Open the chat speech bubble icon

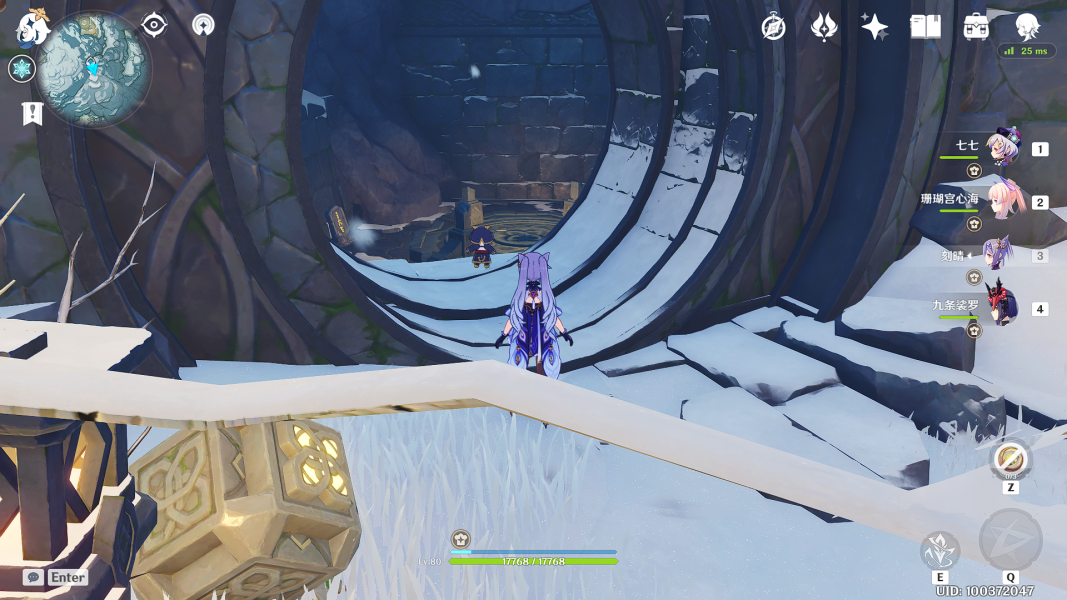(x=33, y=577)
